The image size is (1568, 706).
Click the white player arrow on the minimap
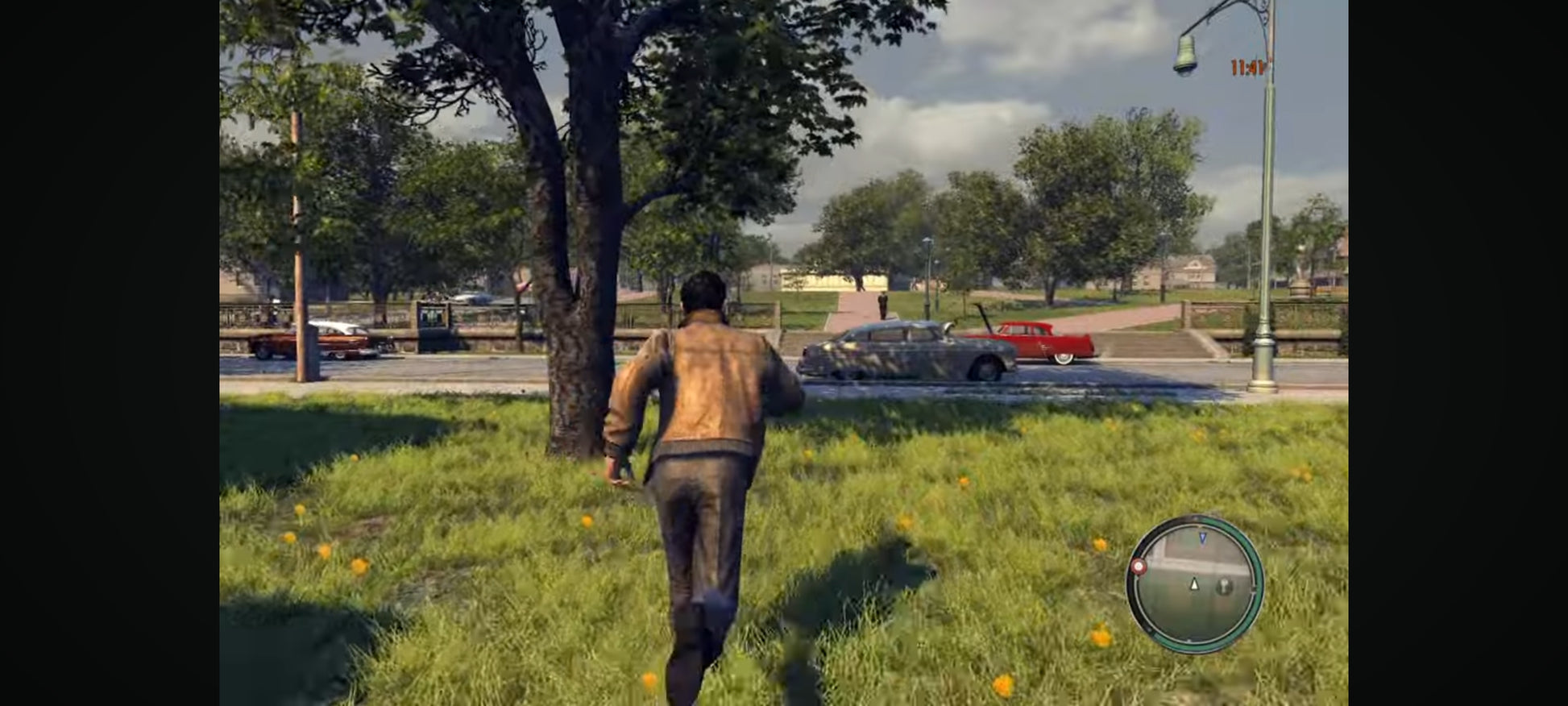pyautogui.click(x=1194, y=583)
